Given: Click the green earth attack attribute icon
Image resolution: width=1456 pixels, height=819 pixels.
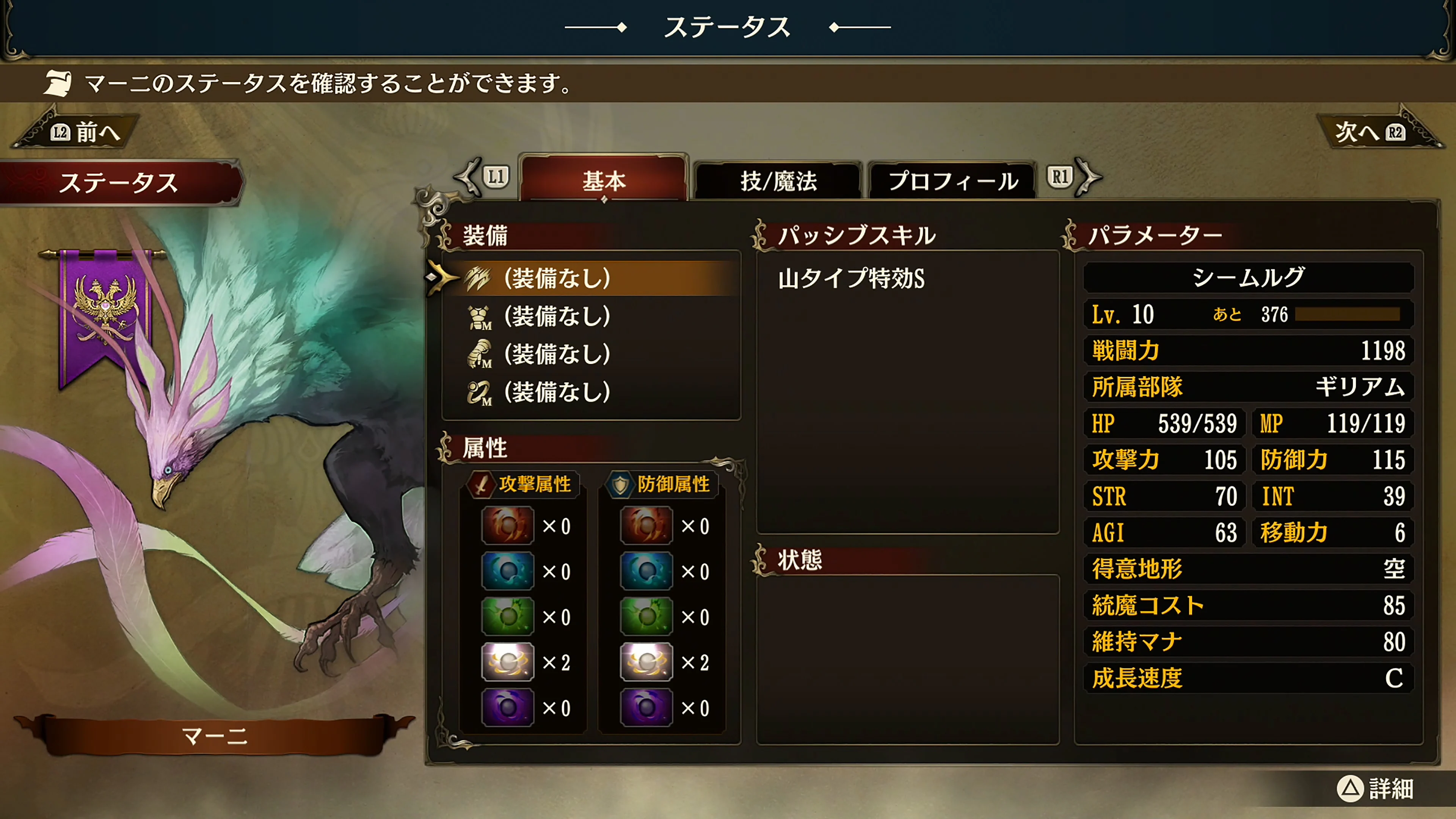Looking at the screenshot, I should [x=508, y=616].
